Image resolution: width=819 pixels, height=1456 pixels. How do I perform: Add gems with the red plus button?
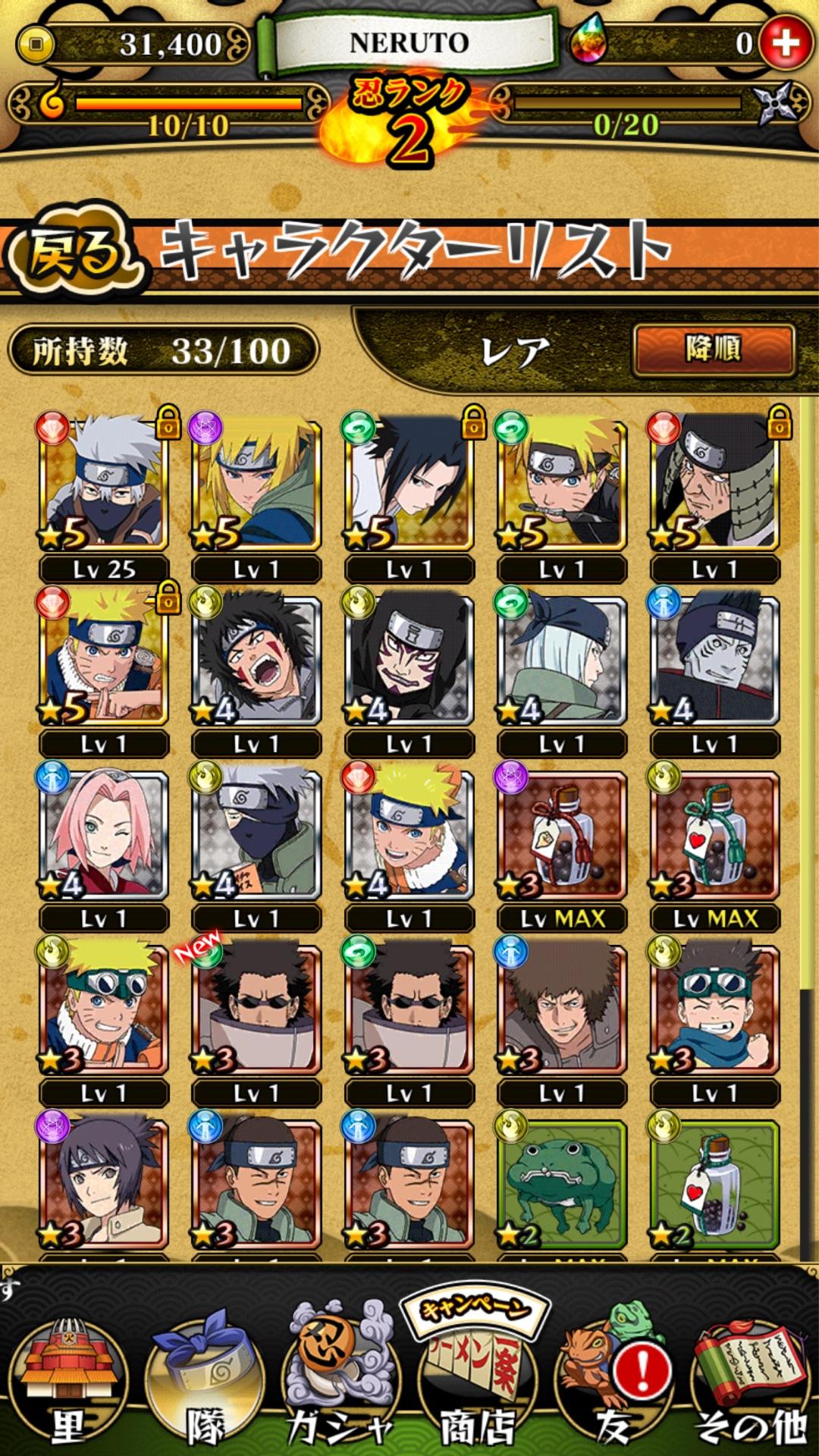(x=784, y=43)
